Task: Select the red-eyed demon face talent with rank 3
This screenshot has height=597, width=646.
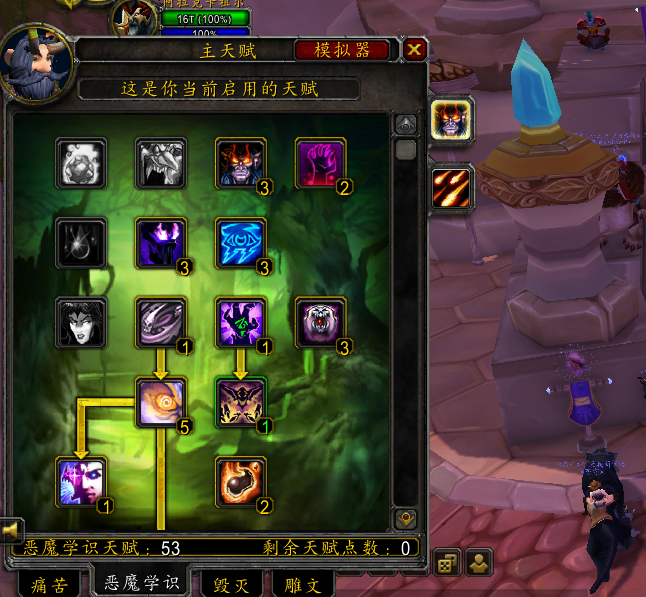Action: 241,163
